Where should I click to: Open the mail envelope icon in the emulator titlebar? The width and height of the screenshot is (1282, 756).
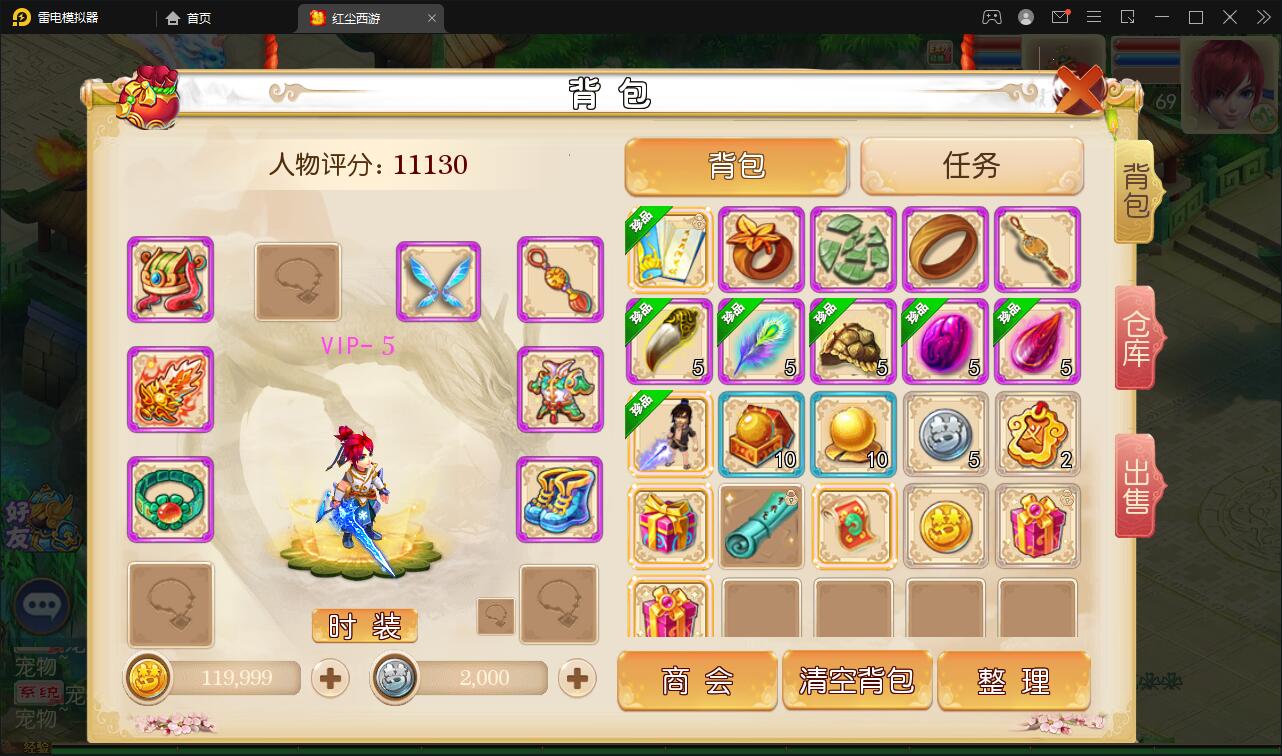1060,17
